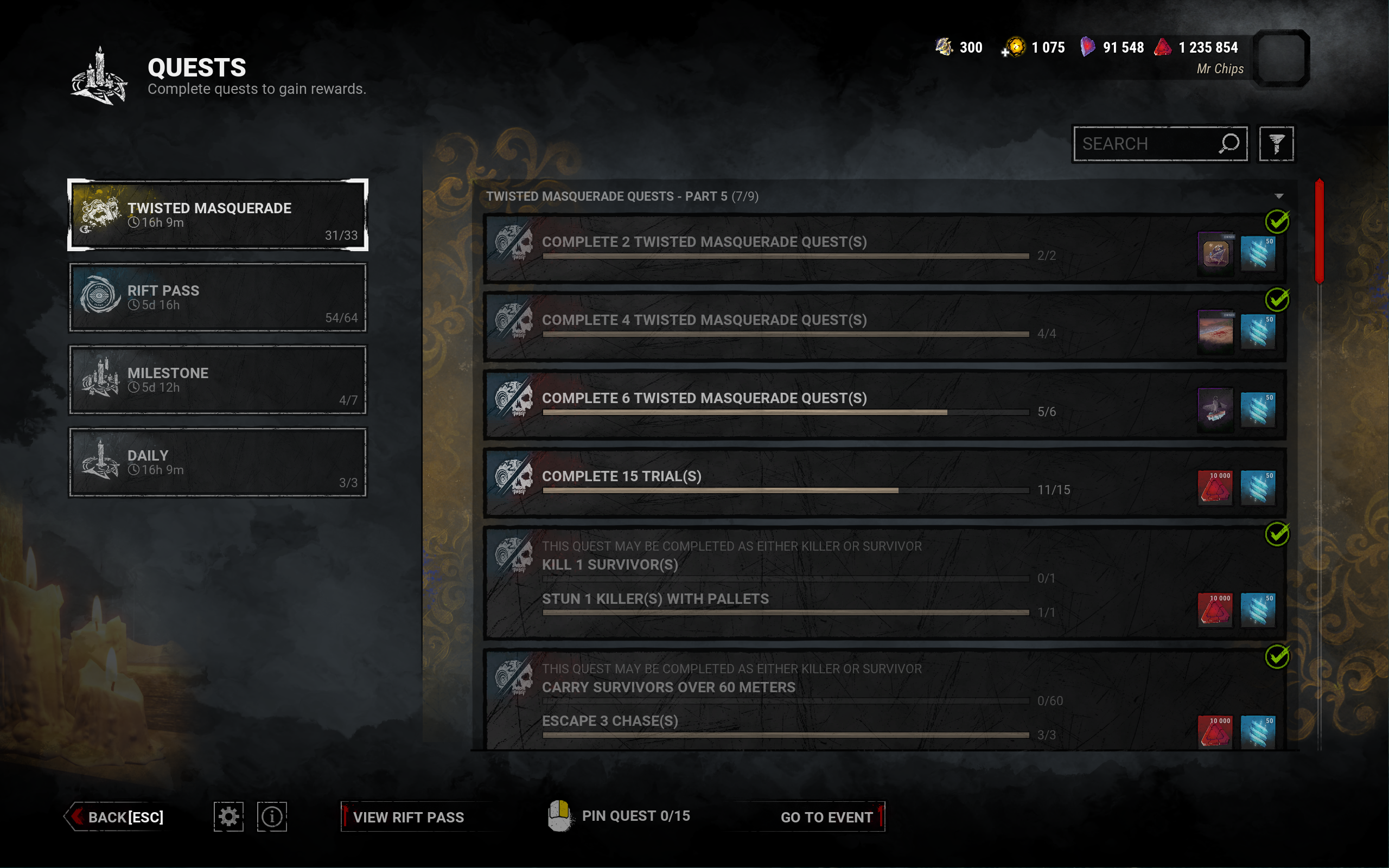Screen dimensions: 1389x868
Task: Collapse the Twisted Masquerade Quests Part 5 section
Action: click(x=1279, y=195)
